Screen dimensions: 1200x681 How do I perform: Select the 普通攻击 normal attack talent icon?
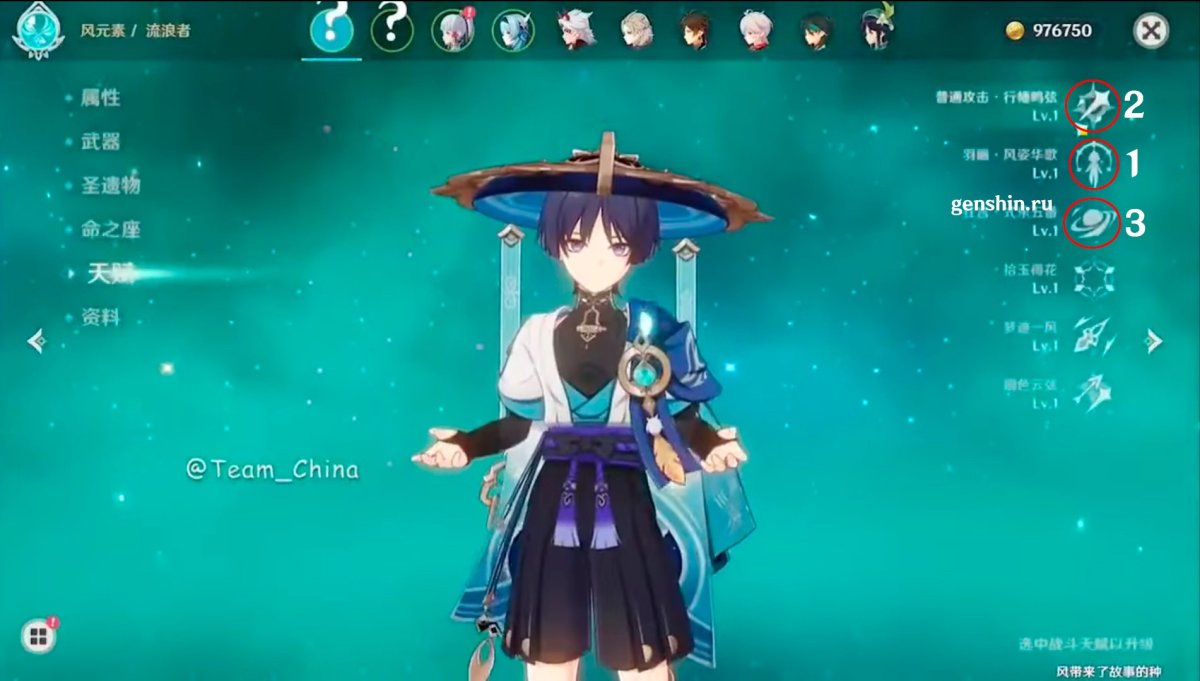click(x=1092, y=105)
